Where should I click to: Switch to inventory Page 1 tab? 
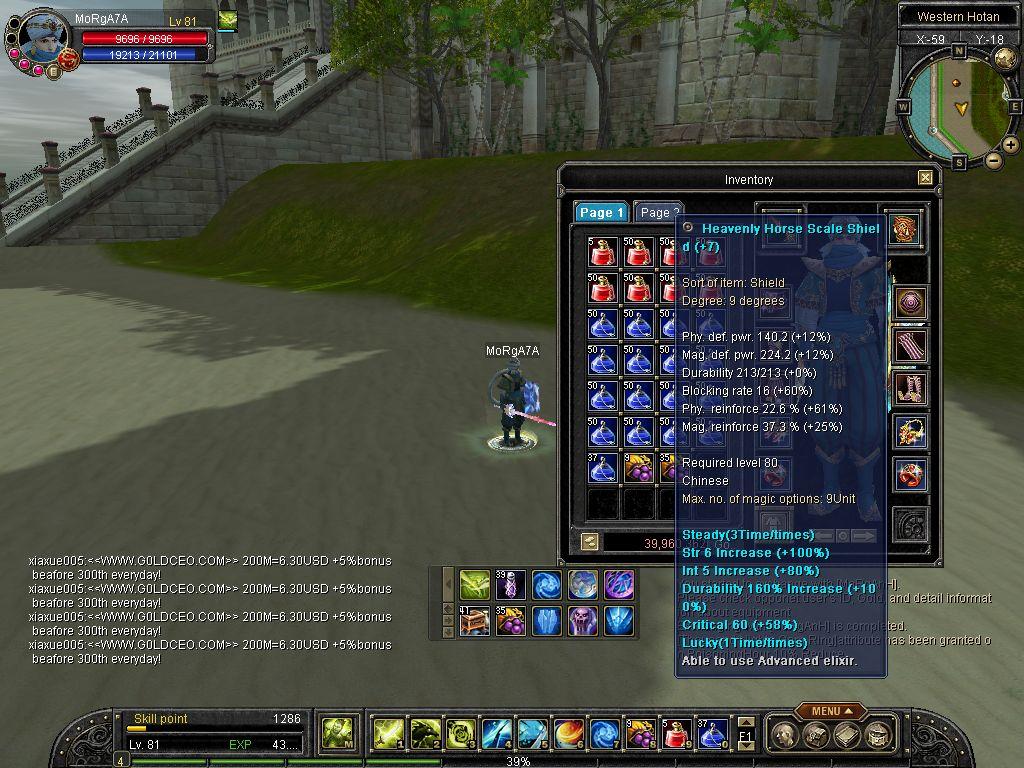pyautogui.click(x=601, y=212)
